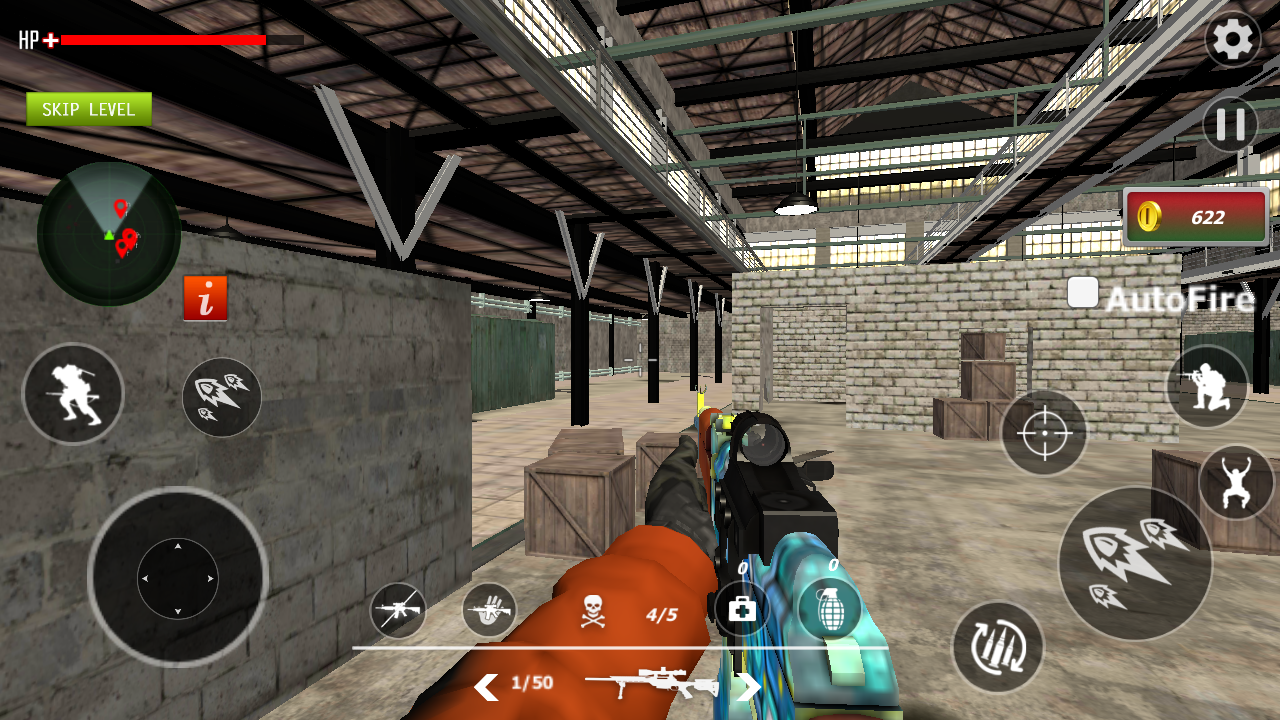Select the crossed-out rifle icon

coord(398,610)
